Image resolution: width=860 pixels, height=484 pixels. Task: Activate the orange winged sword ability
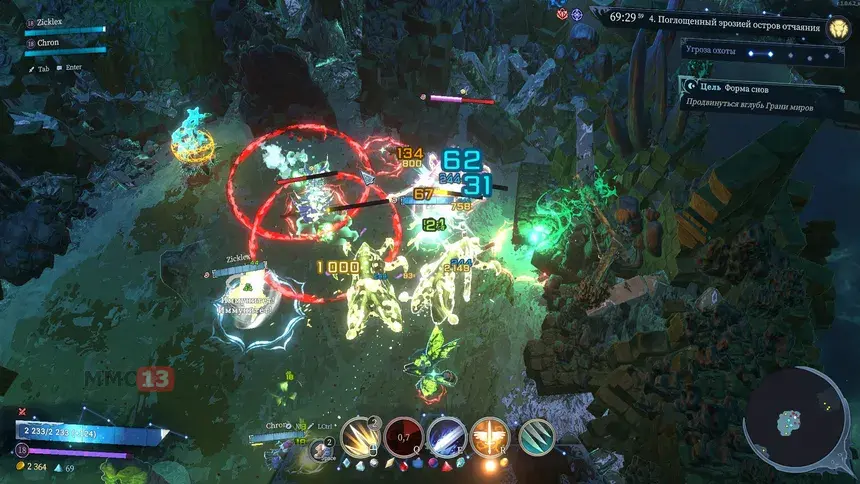point(489,437)
